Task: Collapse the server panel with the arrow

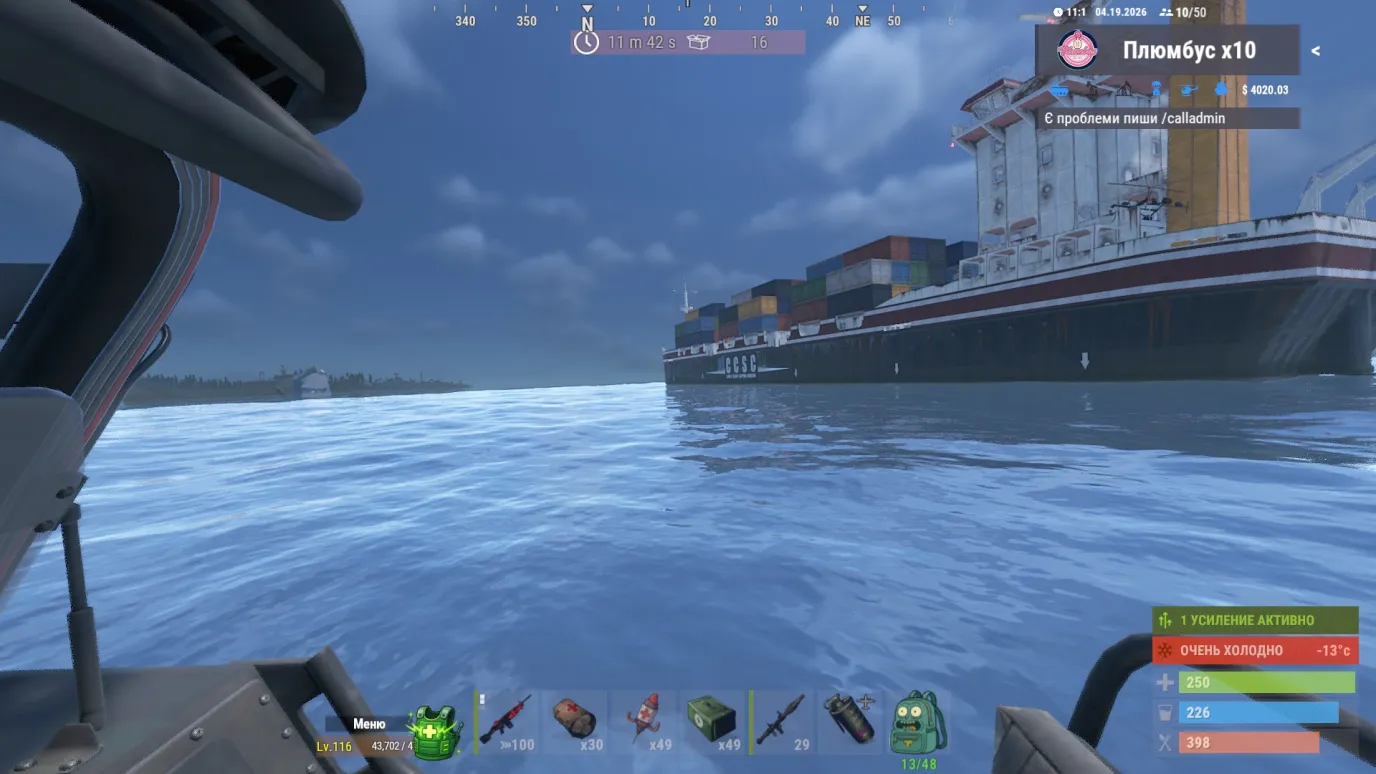Action: coord(1315,51)
